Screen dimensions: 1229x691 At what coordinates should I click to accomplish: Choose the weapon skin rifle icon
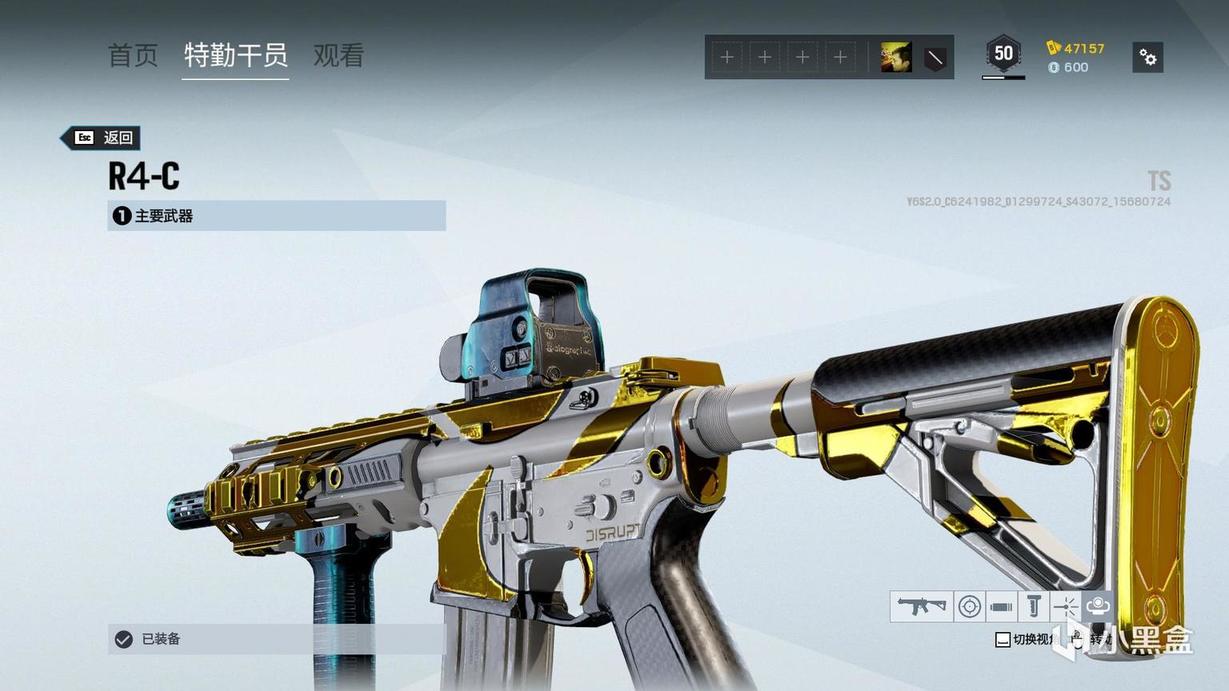[921, 606]
